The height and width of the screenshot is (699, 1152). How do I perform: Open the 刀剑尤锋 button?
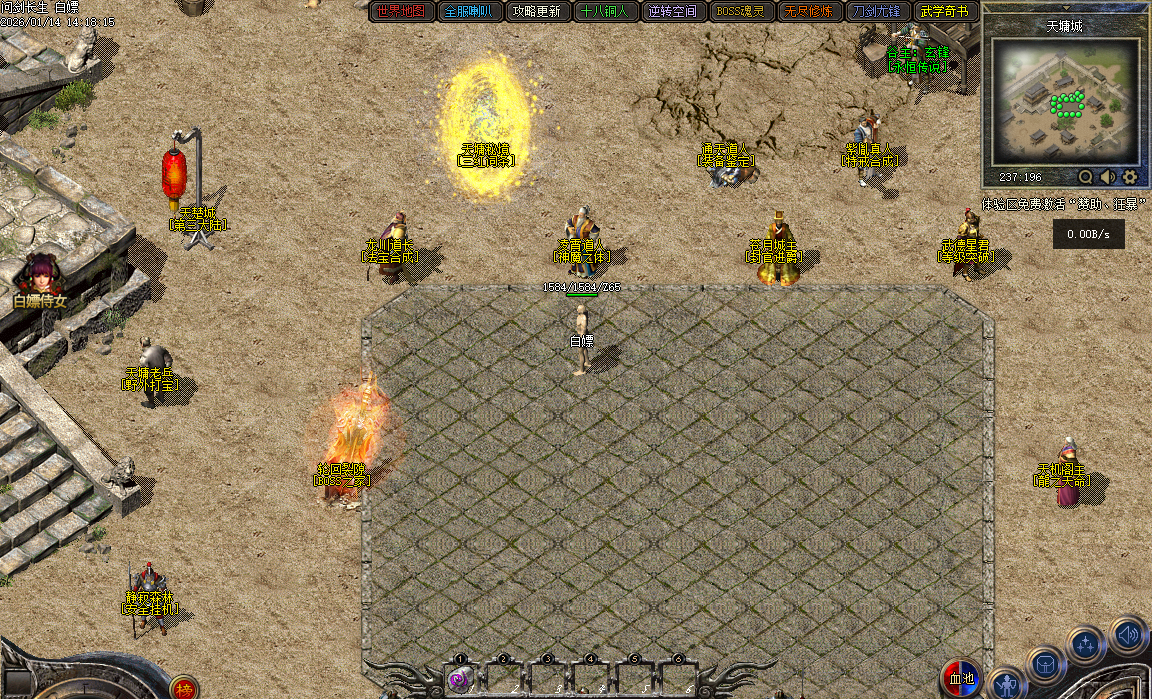(876, 12)
